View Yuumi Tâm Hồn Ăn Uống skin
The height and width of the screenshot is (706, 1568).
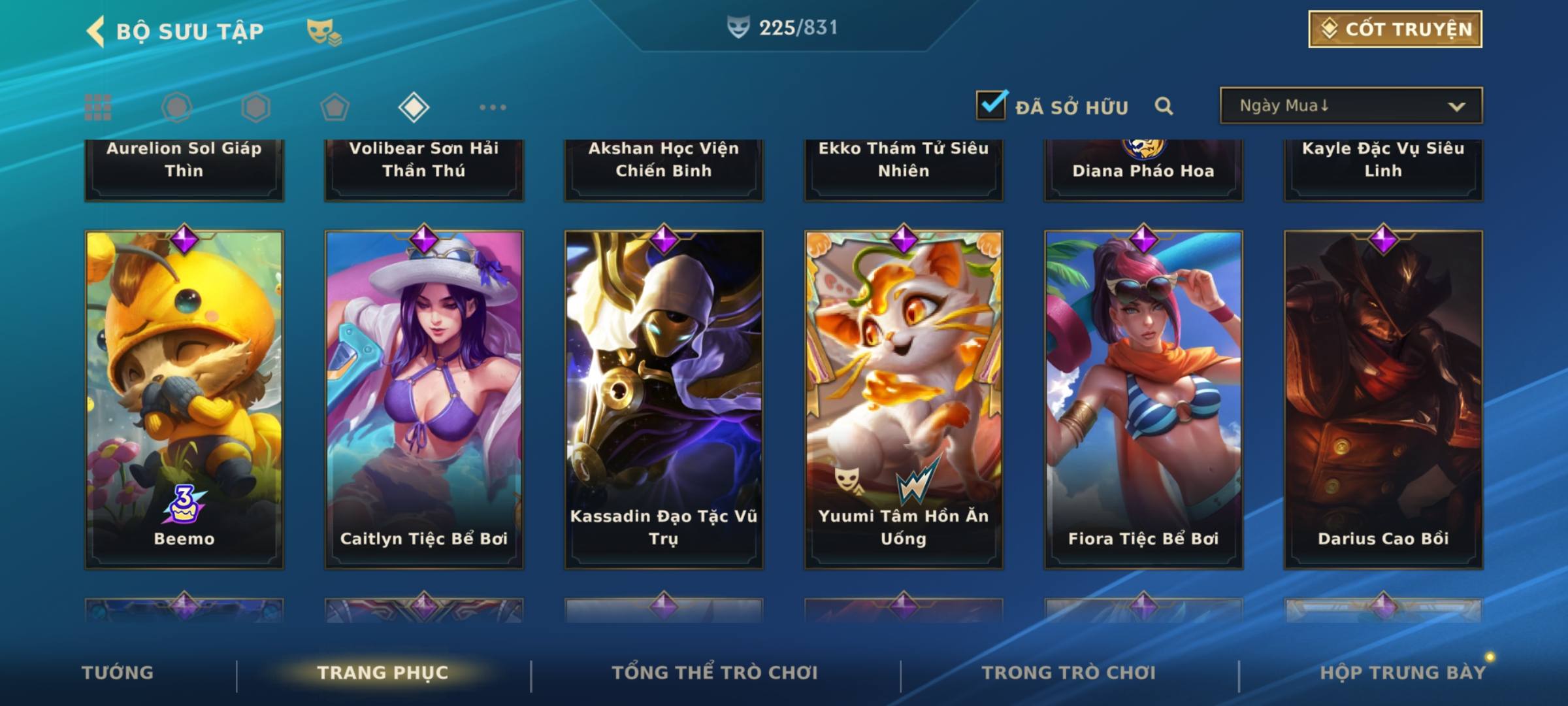pyautogui.click(x=904, y=399)
